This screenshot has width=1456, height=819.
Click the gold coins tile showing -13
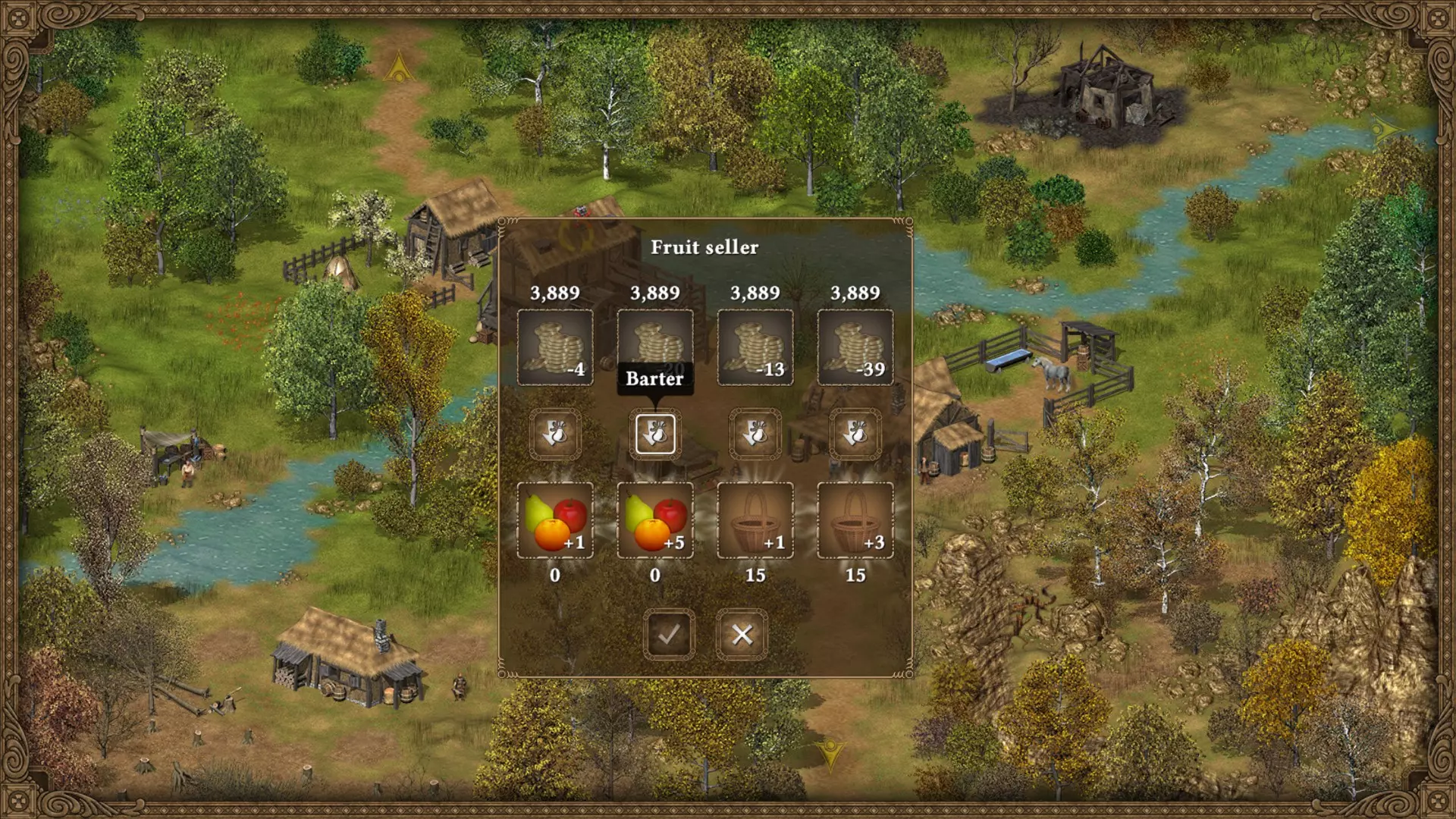pyautogui.click(x=755, y=347)
